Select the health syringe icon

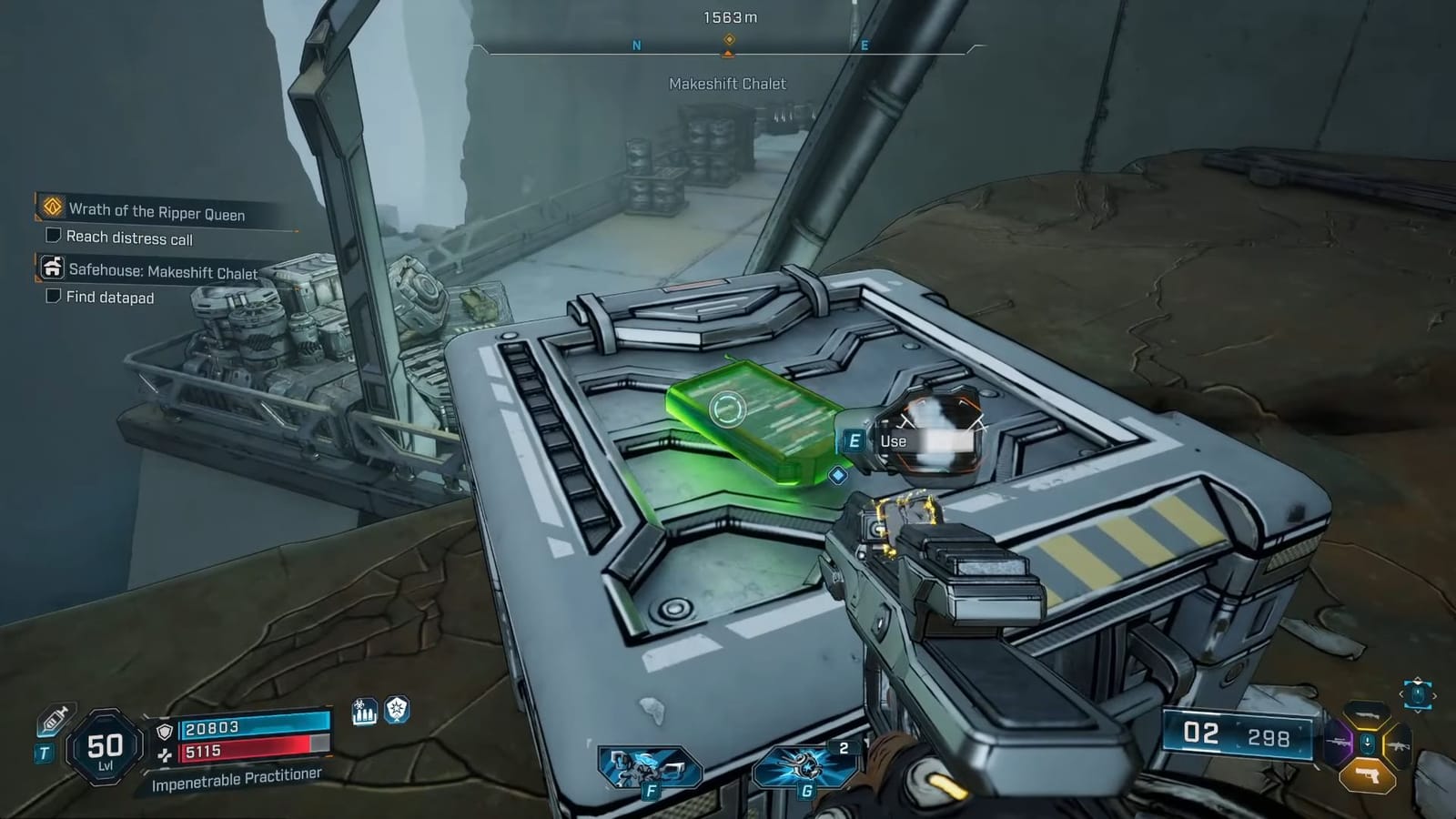(55, 719)
